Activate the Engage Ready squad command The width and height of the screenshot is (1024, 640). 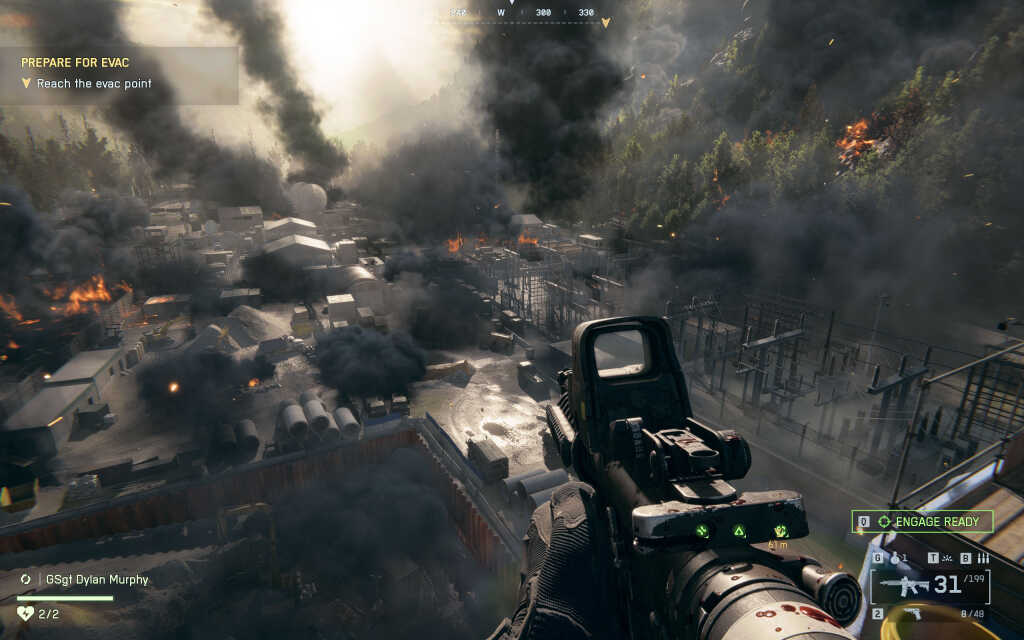coord(922,521)
